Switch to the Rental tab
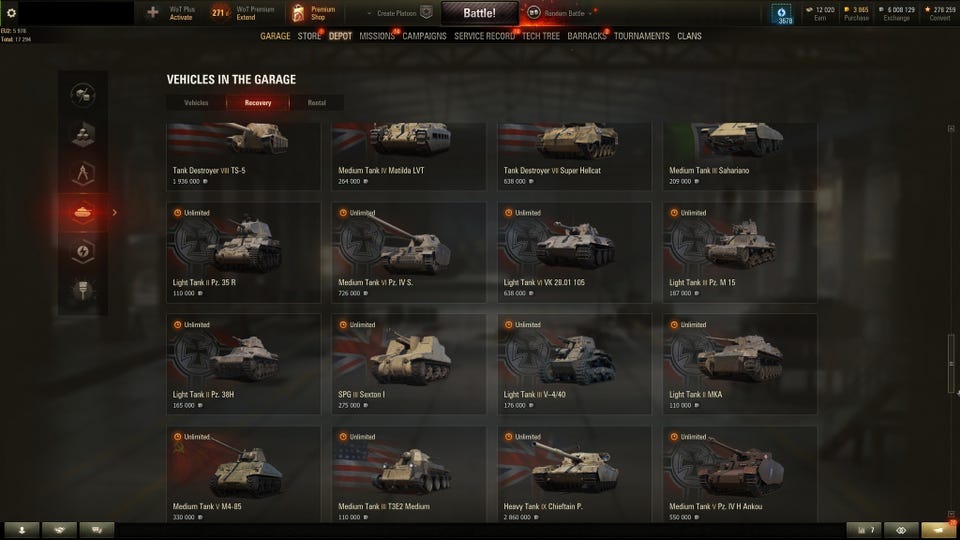 (316, 102)
